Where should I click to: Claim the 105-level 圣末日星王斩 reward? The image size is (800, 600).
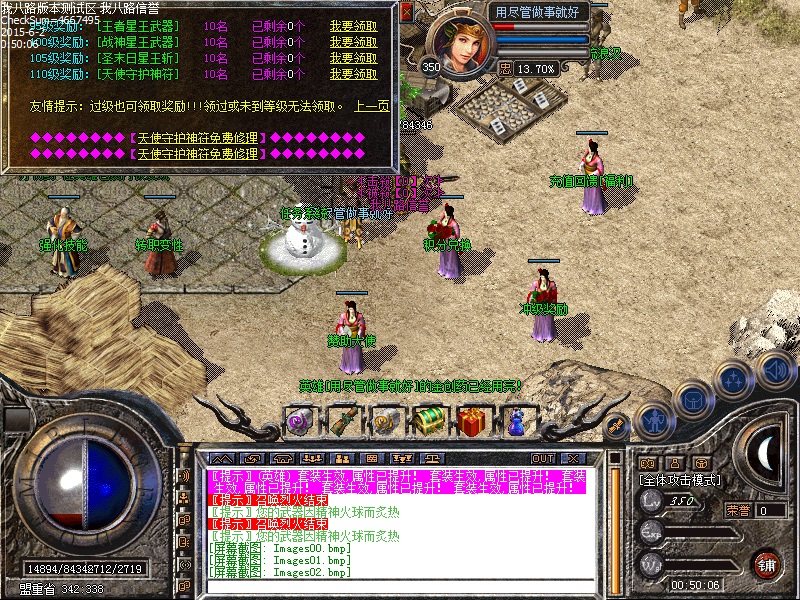(x=353, y=58)
